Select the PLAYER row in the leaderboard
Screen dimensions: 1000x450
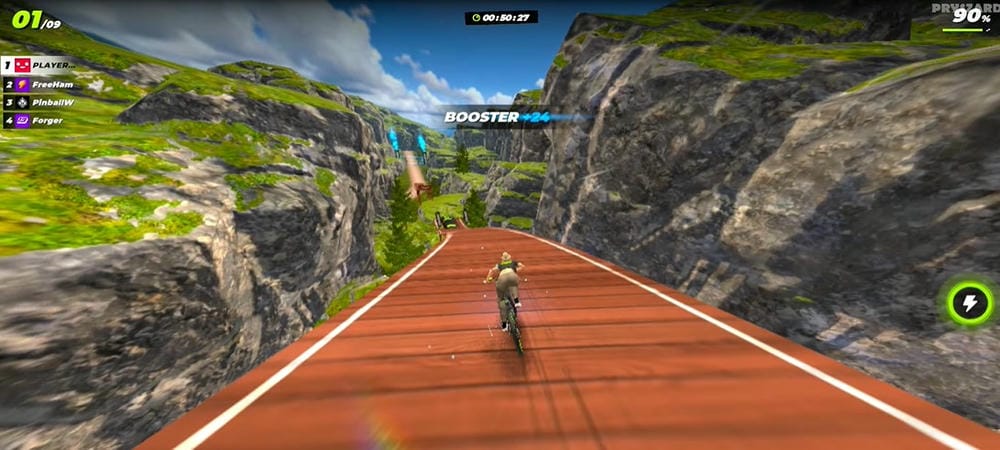[x=45, y=65]
